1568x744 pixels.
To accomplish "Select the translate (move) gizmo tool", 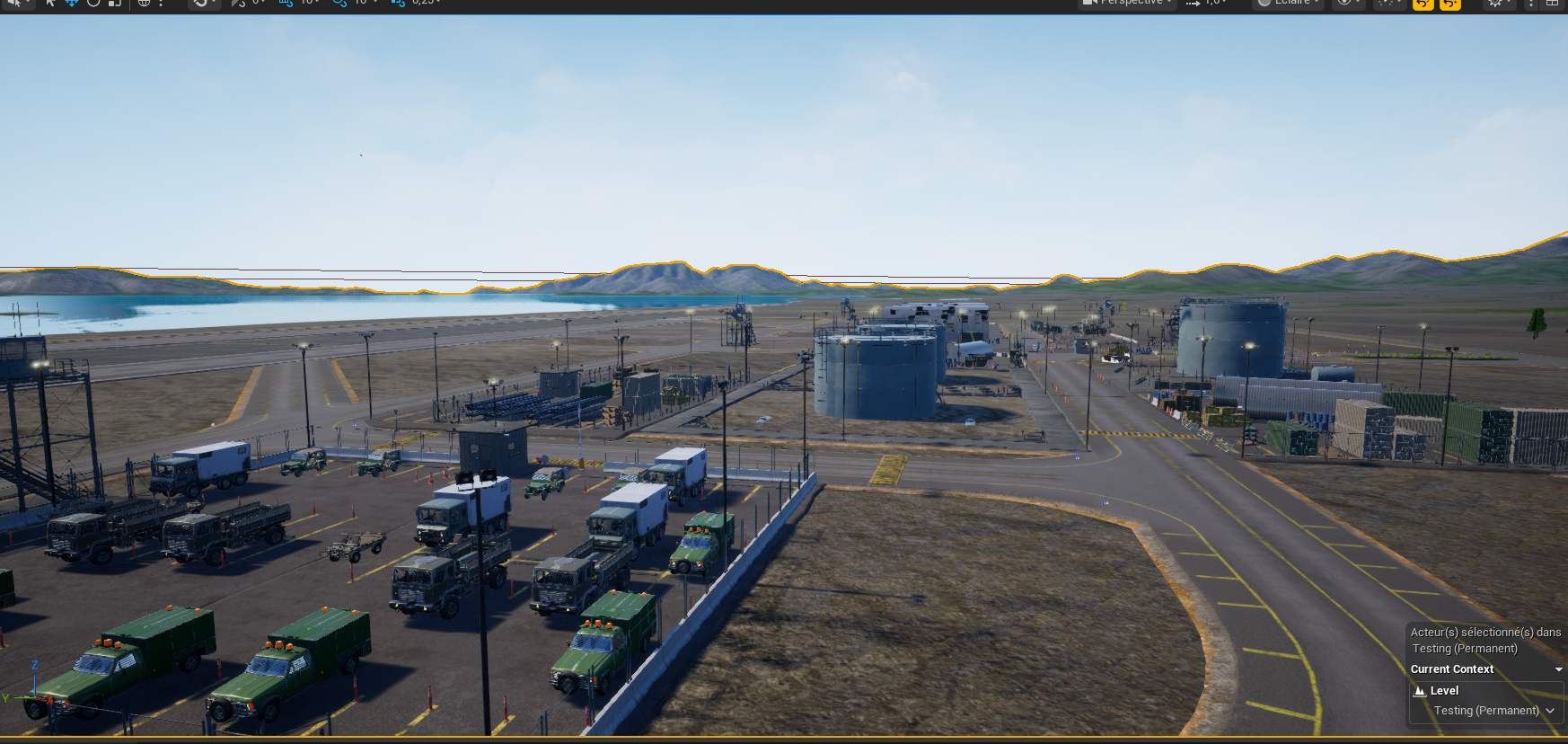I will click(72, 3).
